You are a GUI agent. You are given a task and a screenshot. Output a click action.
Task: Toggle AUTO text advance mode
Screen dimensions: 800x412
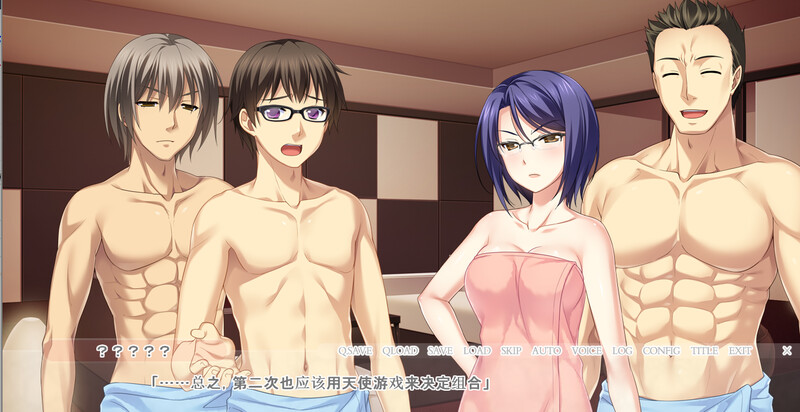[x=546, y=351]
